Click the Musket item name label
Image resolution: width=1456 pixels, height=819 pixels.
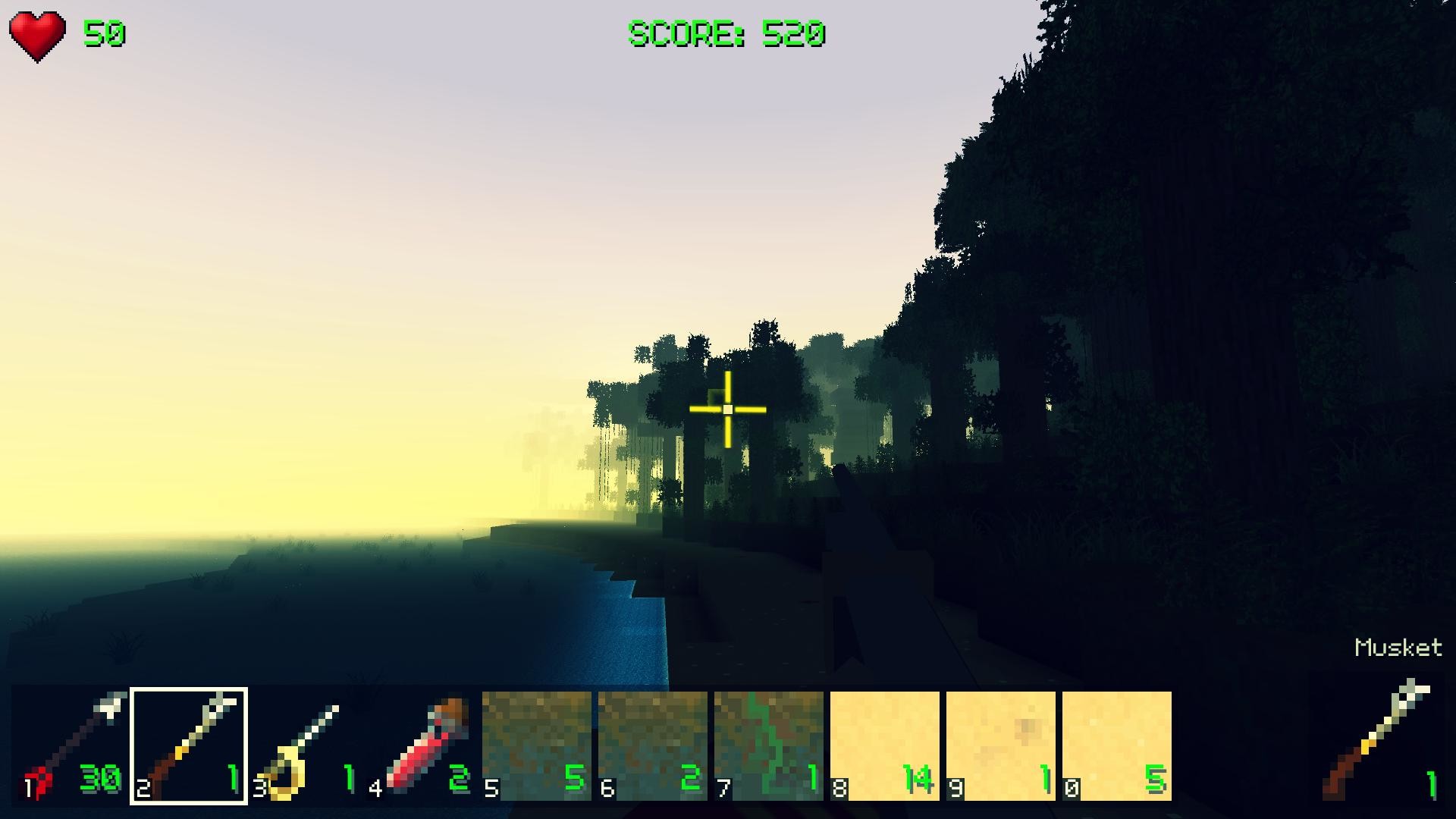point(1398,648)
